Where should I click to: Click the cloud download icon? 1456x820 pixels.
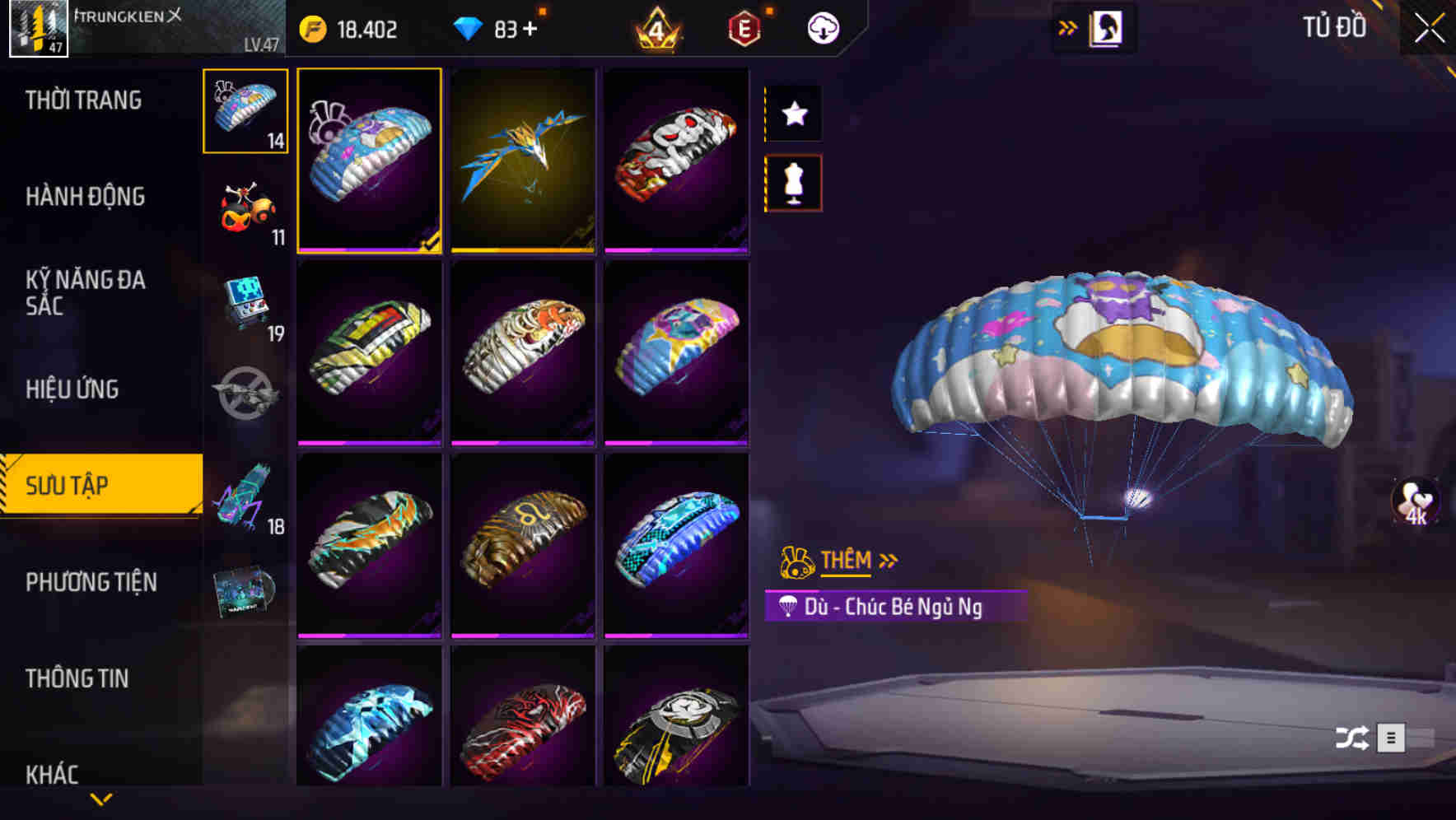click(x=821, y=27)
